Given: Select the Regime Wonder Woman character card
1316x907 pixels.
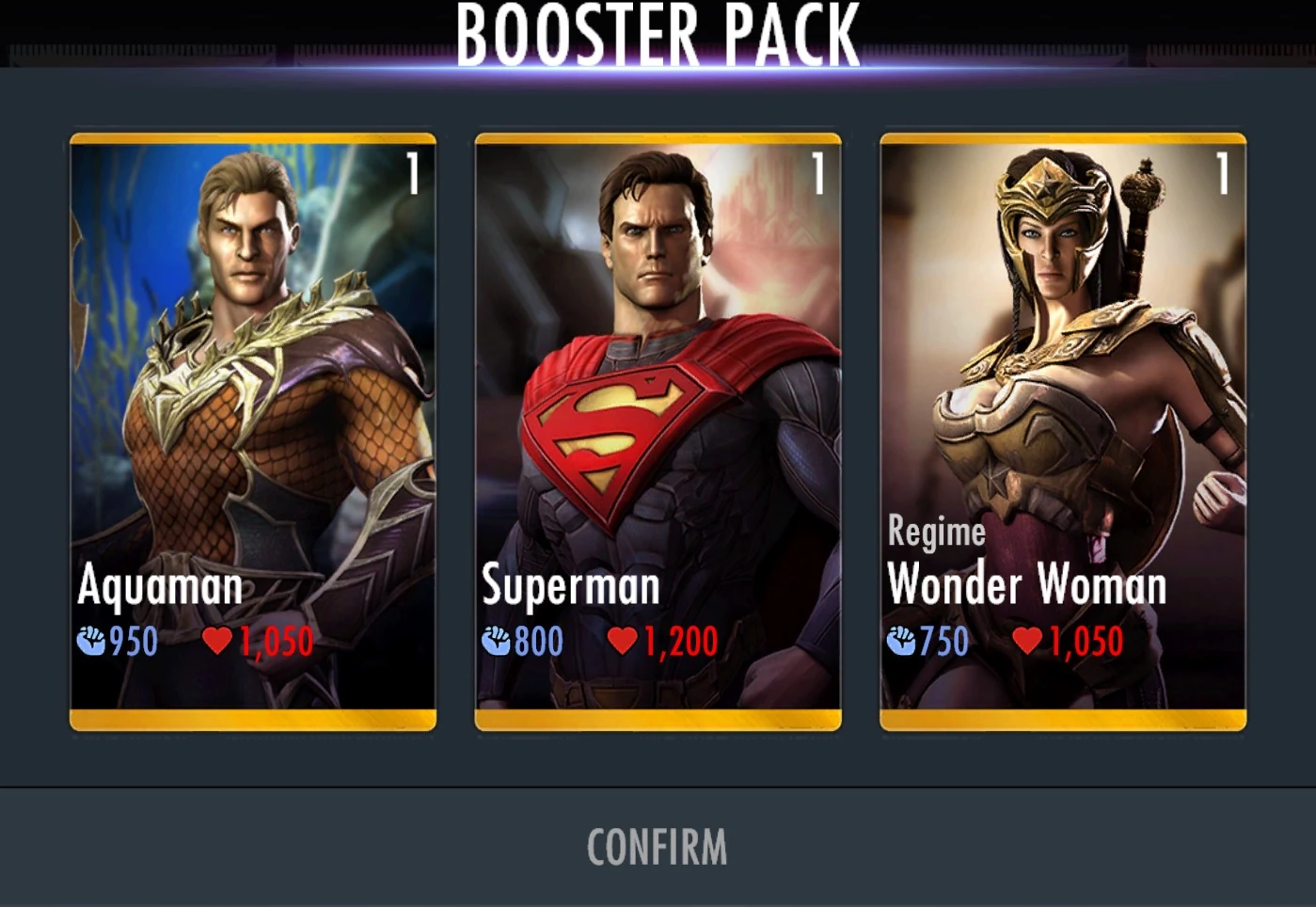Looking at the screenshot, I should [1064, 433].
